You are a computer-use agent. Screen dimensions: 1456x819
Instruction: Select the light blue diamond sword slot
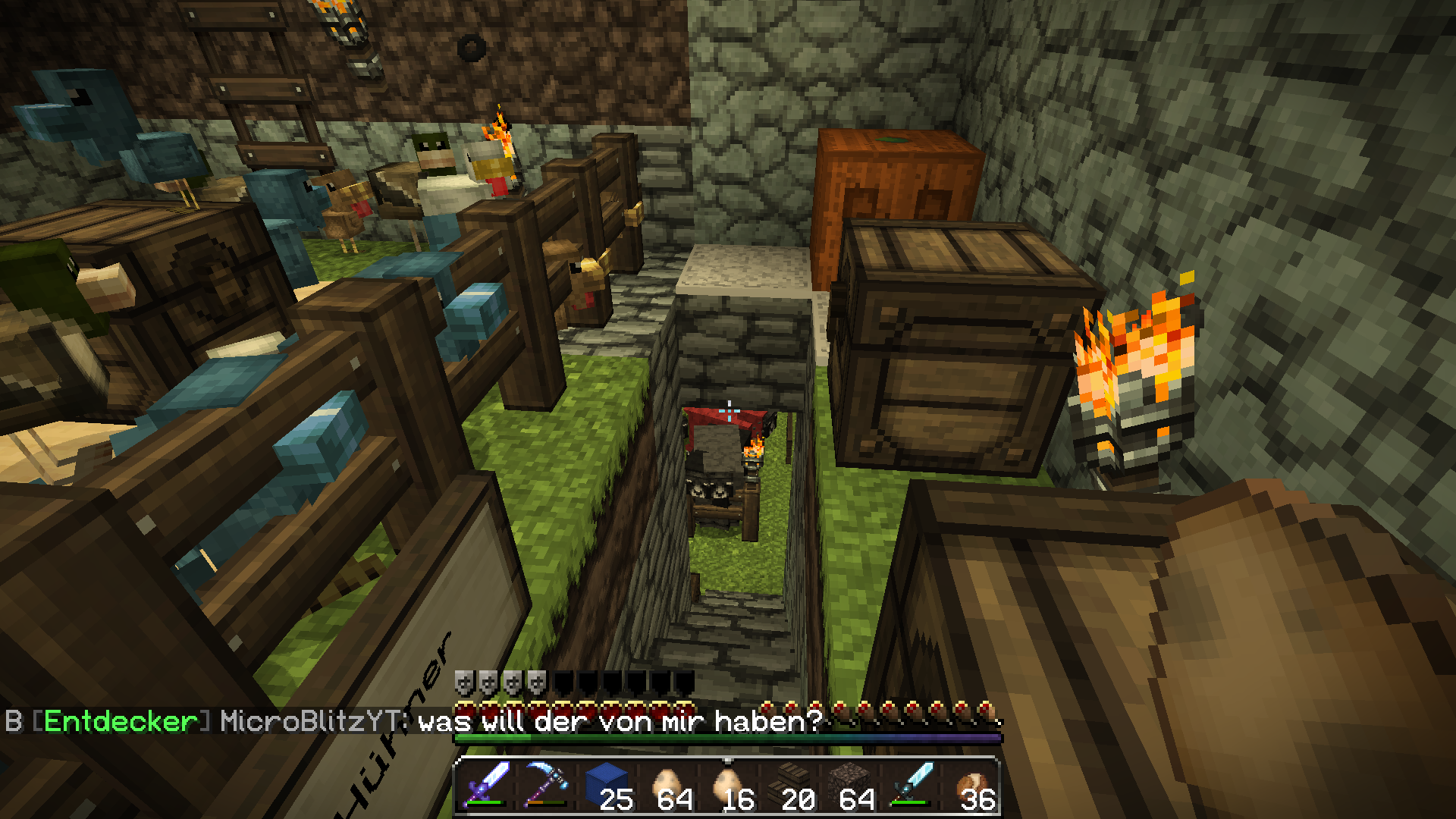click(x=910, y=786)
